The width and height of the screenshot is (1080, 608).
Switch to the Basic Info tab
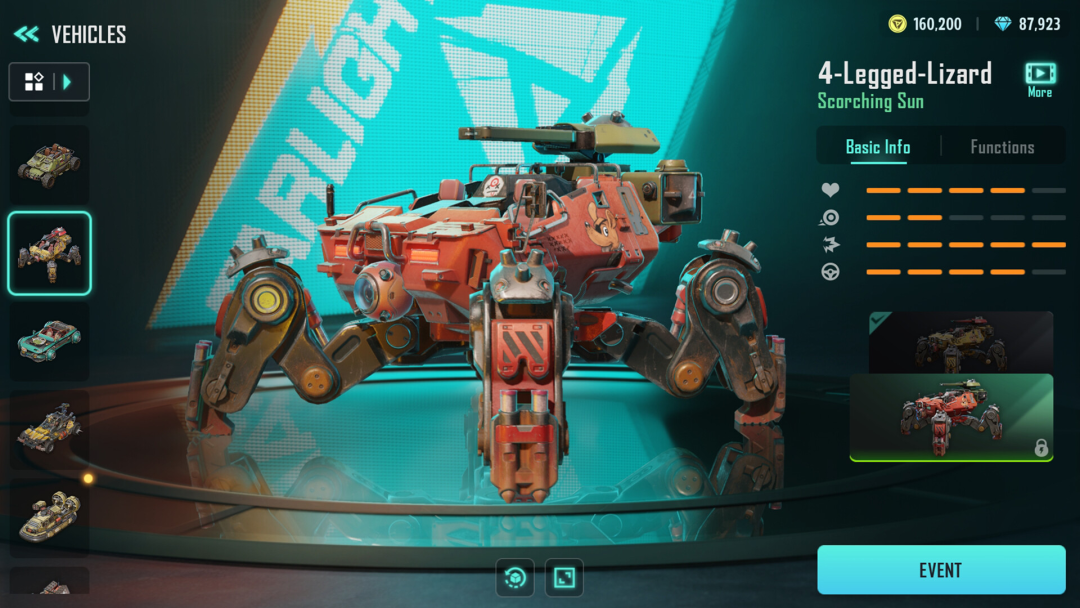tap(878, 147)
